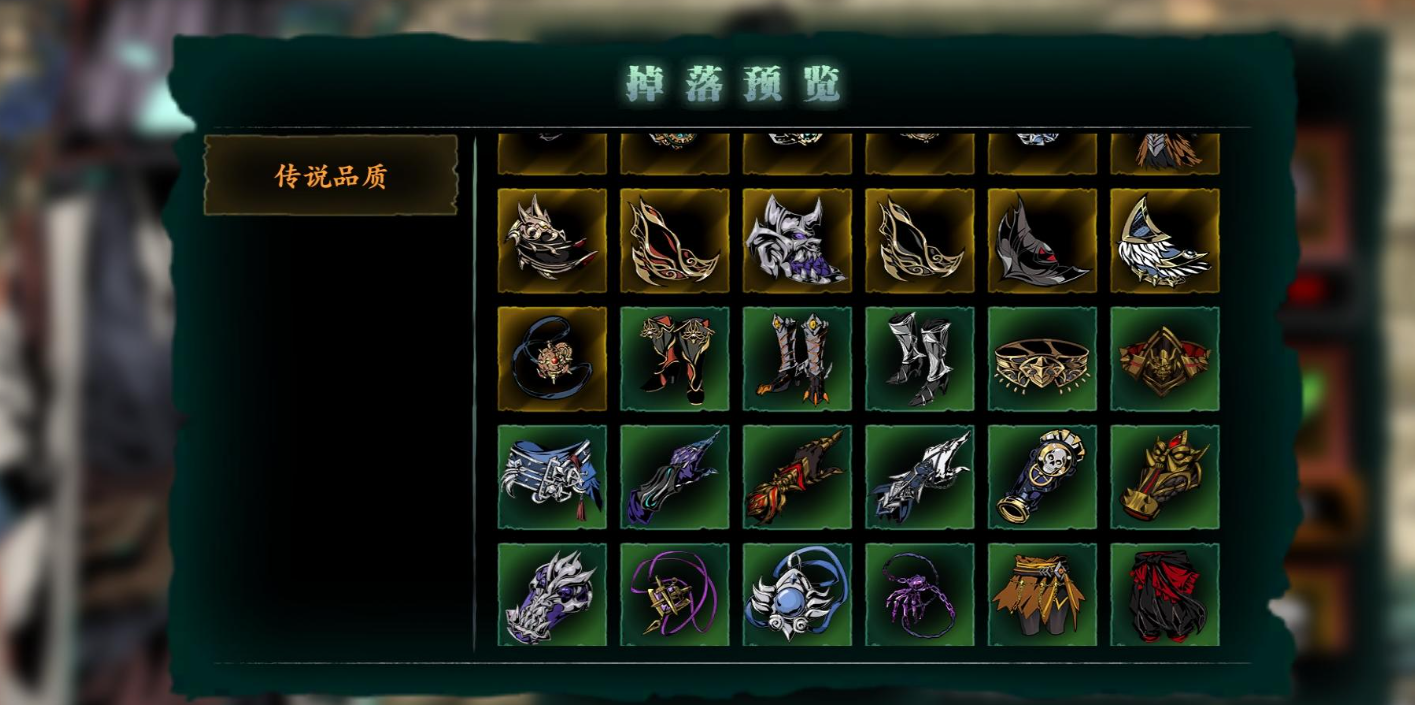Screen dimensions: 1415x705
Task: Pick the blue sash belt with red tassel
Action: click(552, 477)
